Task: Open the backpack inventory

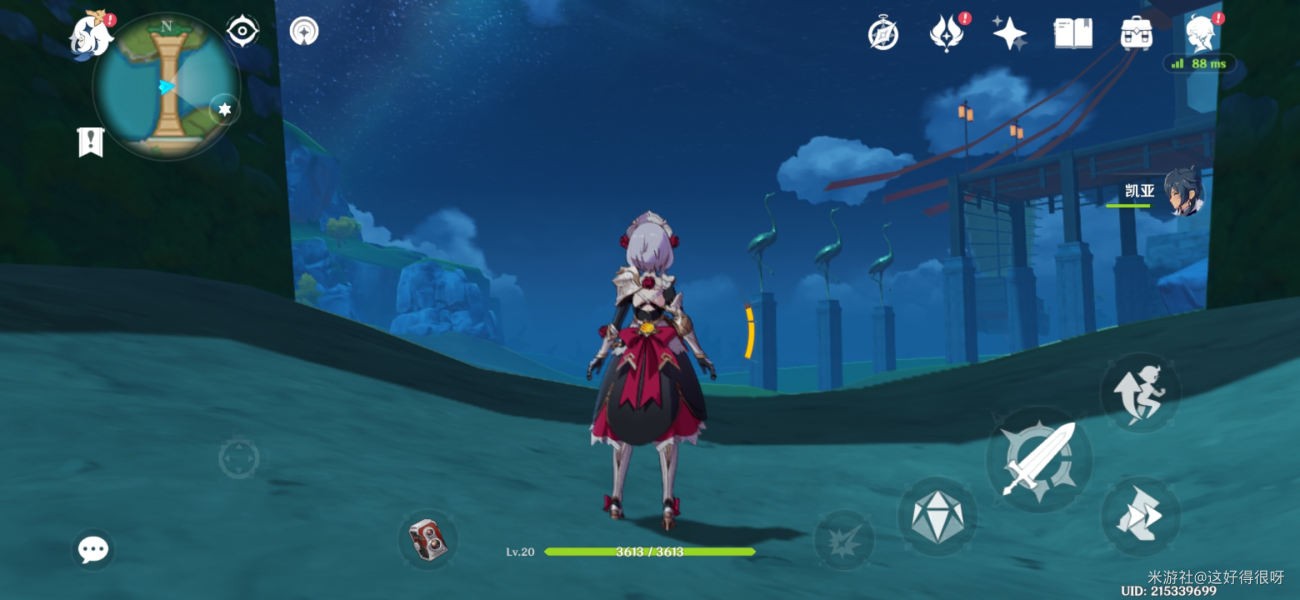Action: [1136, 34]
